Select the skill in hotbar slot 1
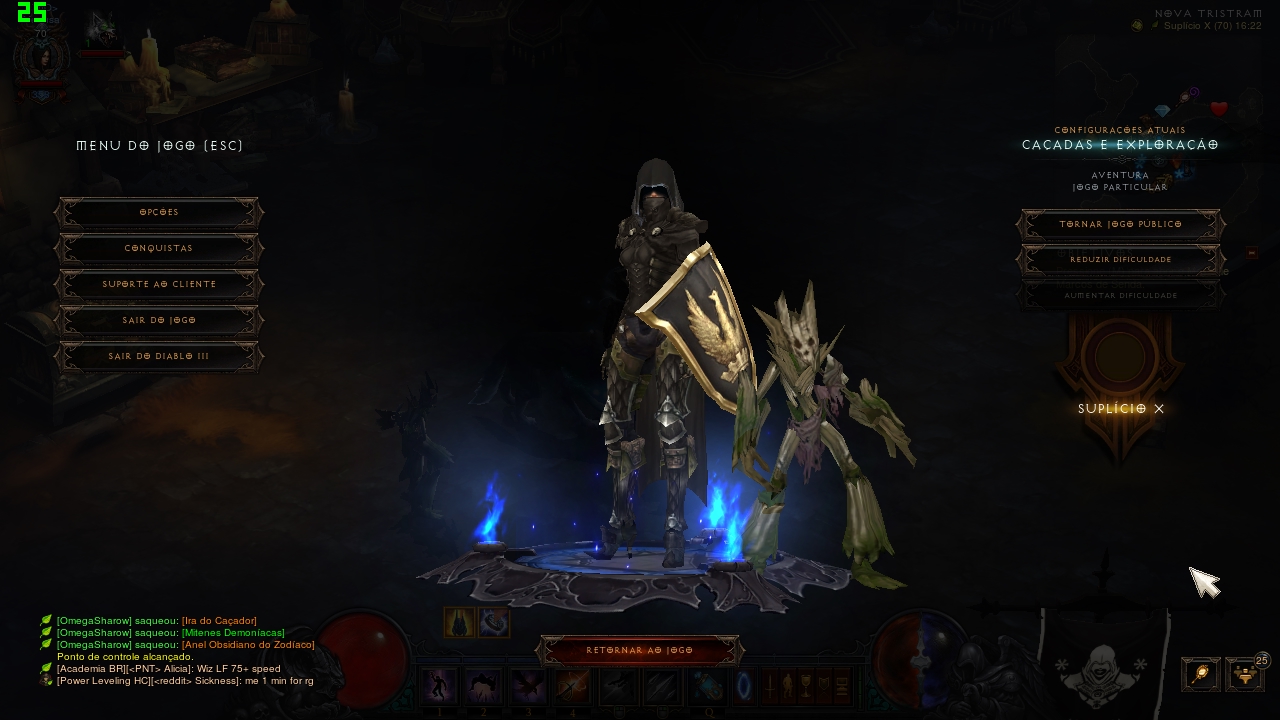The width and height of the screenshot is (1280, 720). (x=440, y=685)
